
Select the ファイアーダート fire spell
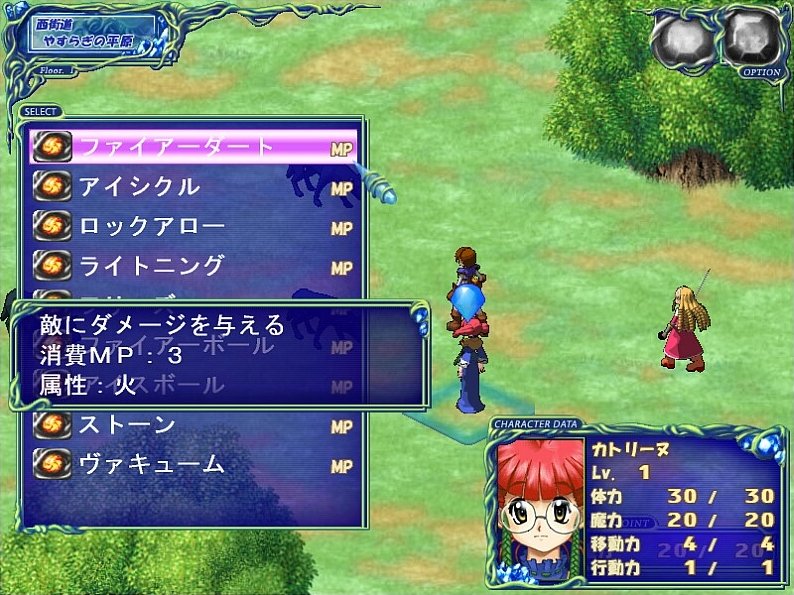pyautogui.click(x=190, y=147)
